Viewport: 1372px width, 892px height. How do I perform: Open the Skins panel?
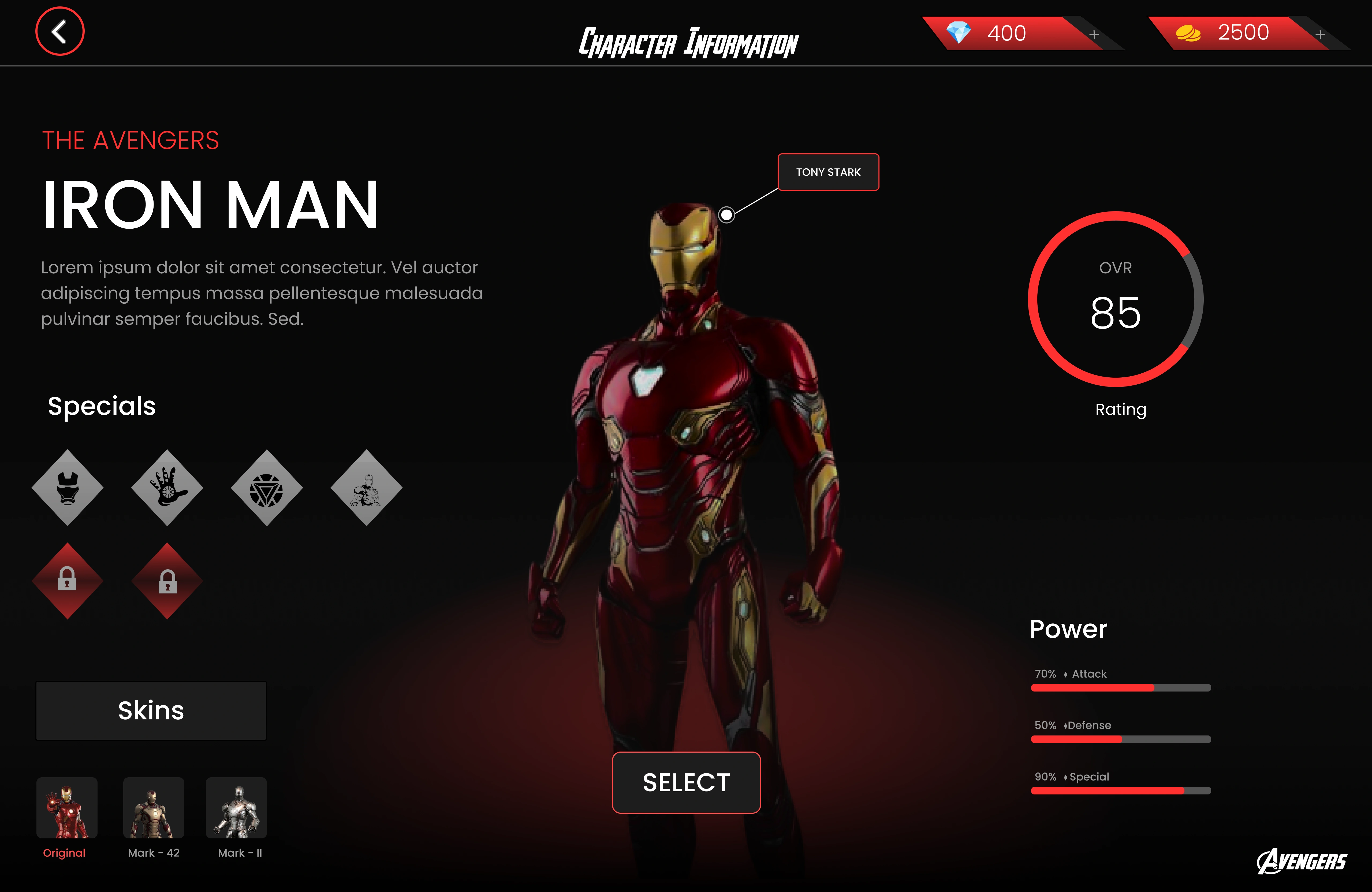151,710
